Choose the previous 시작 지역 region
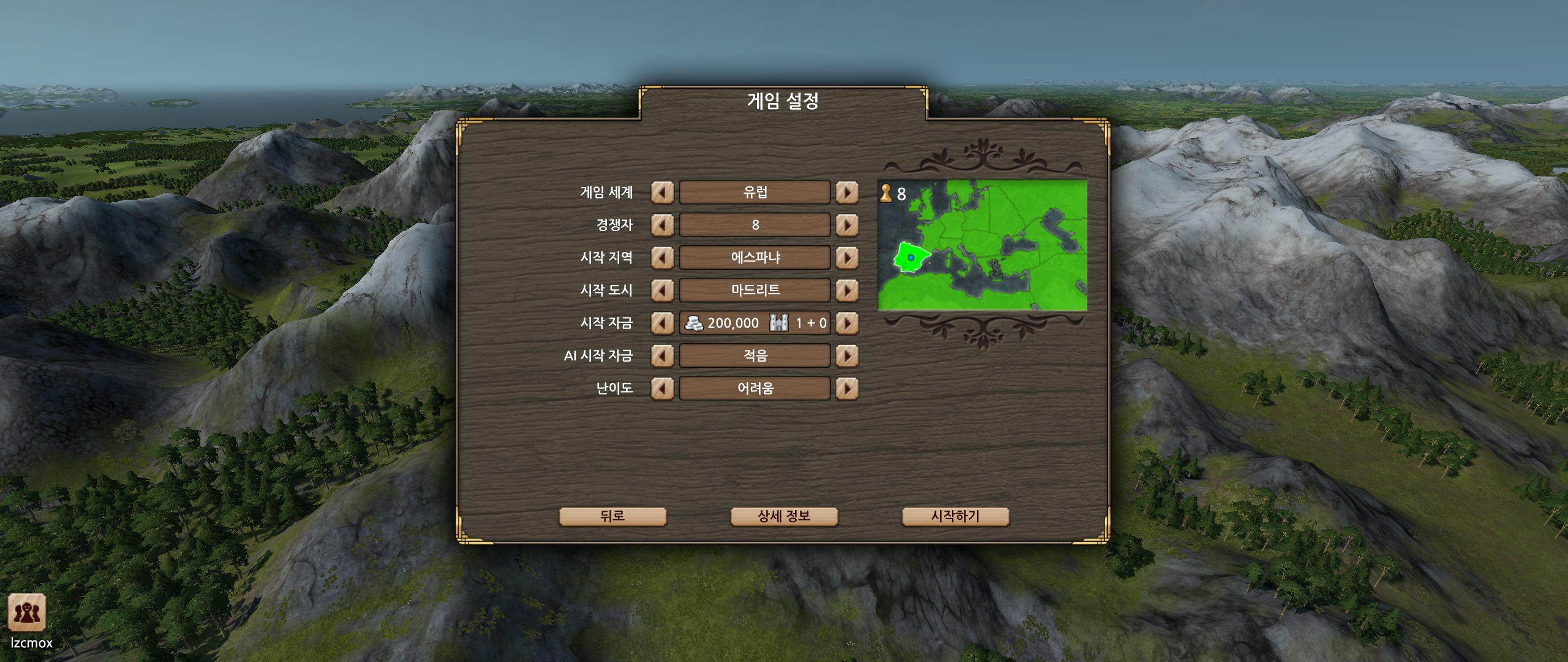This screenshot has height=662, width=1568. pyautogui.click(x=661, y=257)
